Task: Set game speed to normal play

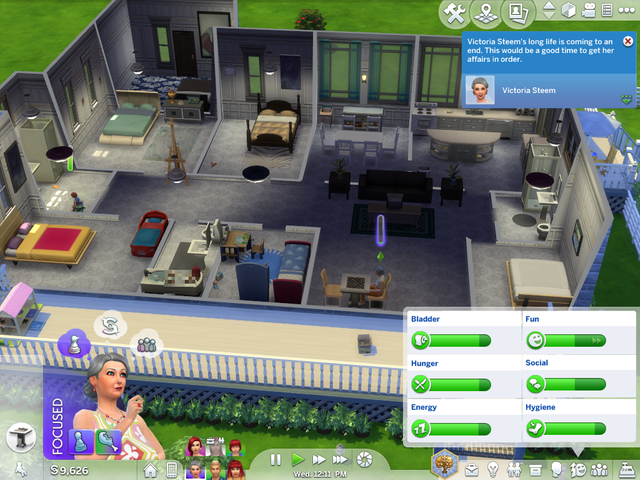Action: (297, 459)
